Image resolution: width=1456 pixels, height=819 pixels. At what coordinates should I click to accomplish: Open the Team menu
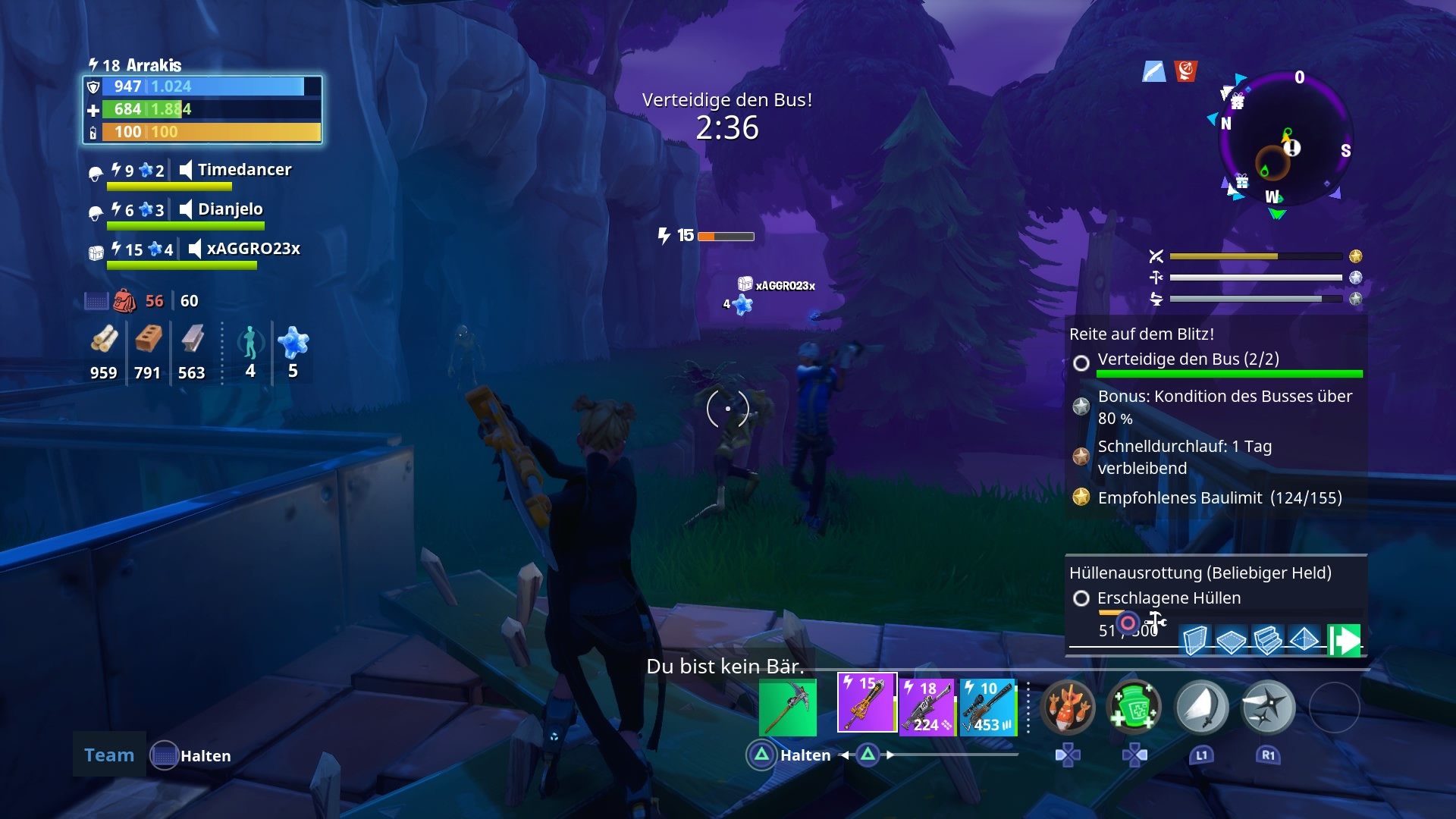coord(108,755)
